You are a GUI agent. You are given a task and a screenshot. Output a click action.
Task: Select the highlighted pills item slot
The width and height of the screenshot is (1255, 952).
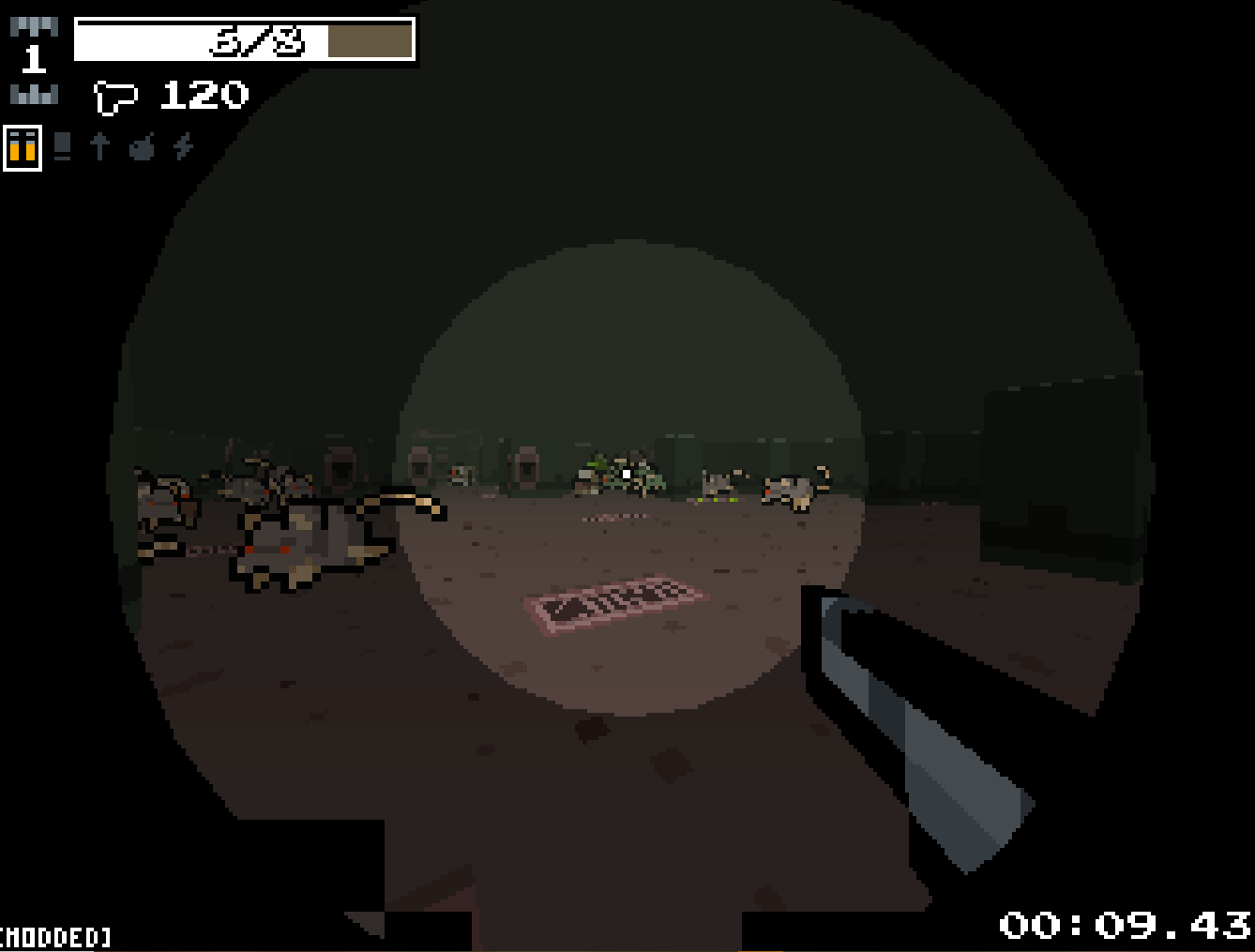coord(23,147)
